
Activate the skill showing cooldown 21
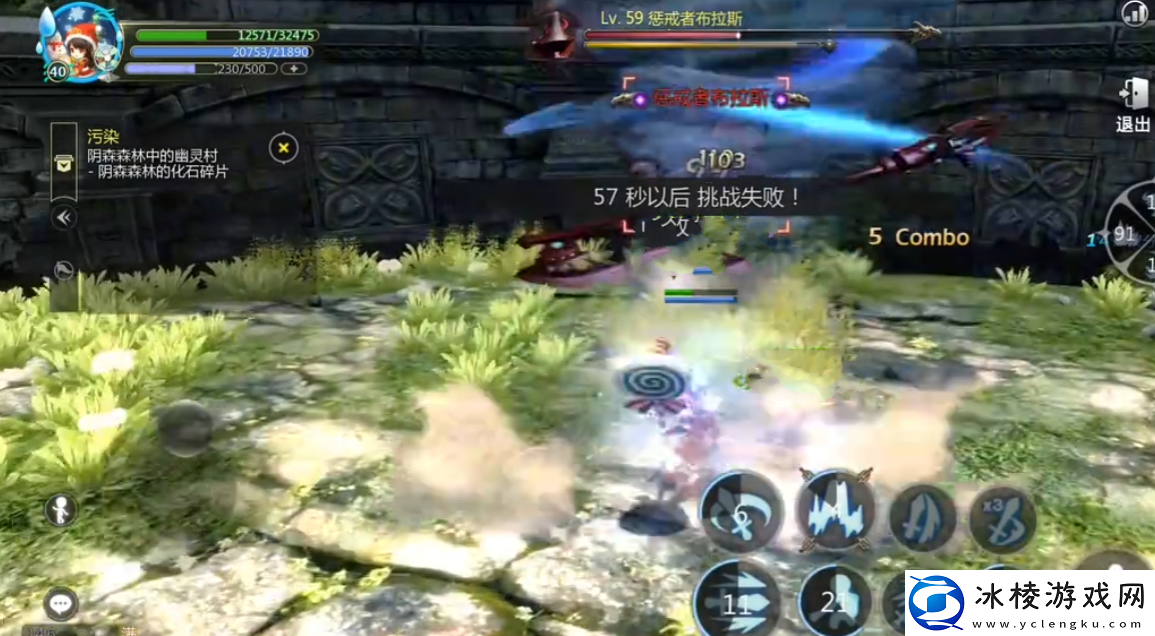click(835, 600)
